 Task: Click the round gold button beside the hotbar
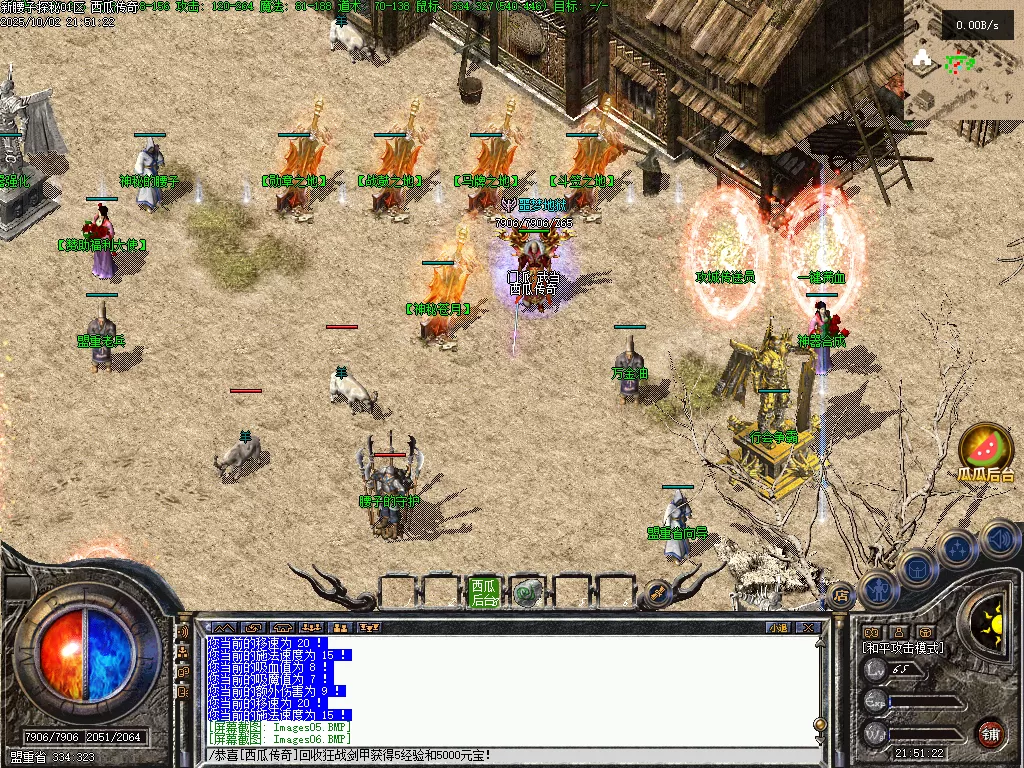click(x=658, y=592)
